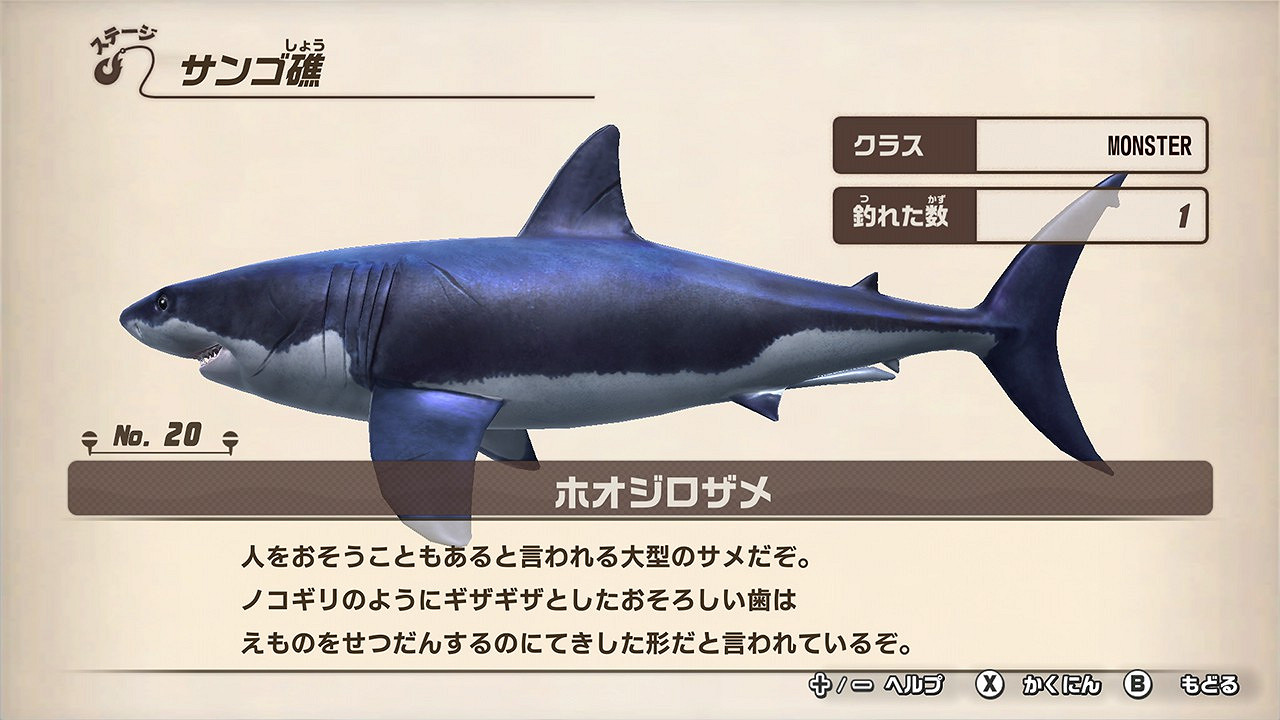1280x720 pixels.
Task: Click the No. 20 badge
Action: tap(160, 435)
